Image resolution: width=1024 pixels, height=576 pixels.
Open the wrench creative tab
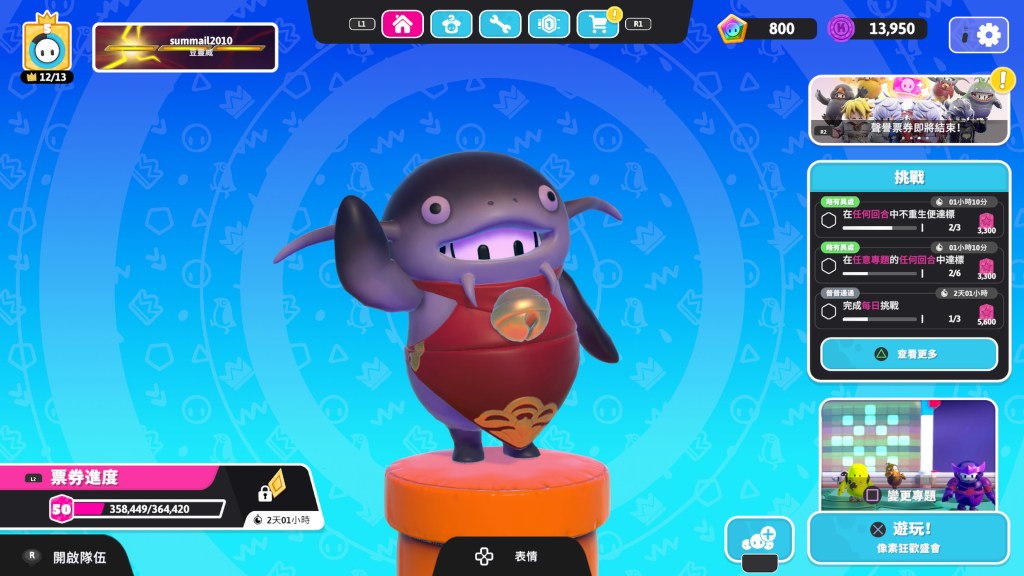tap(500, 24)
